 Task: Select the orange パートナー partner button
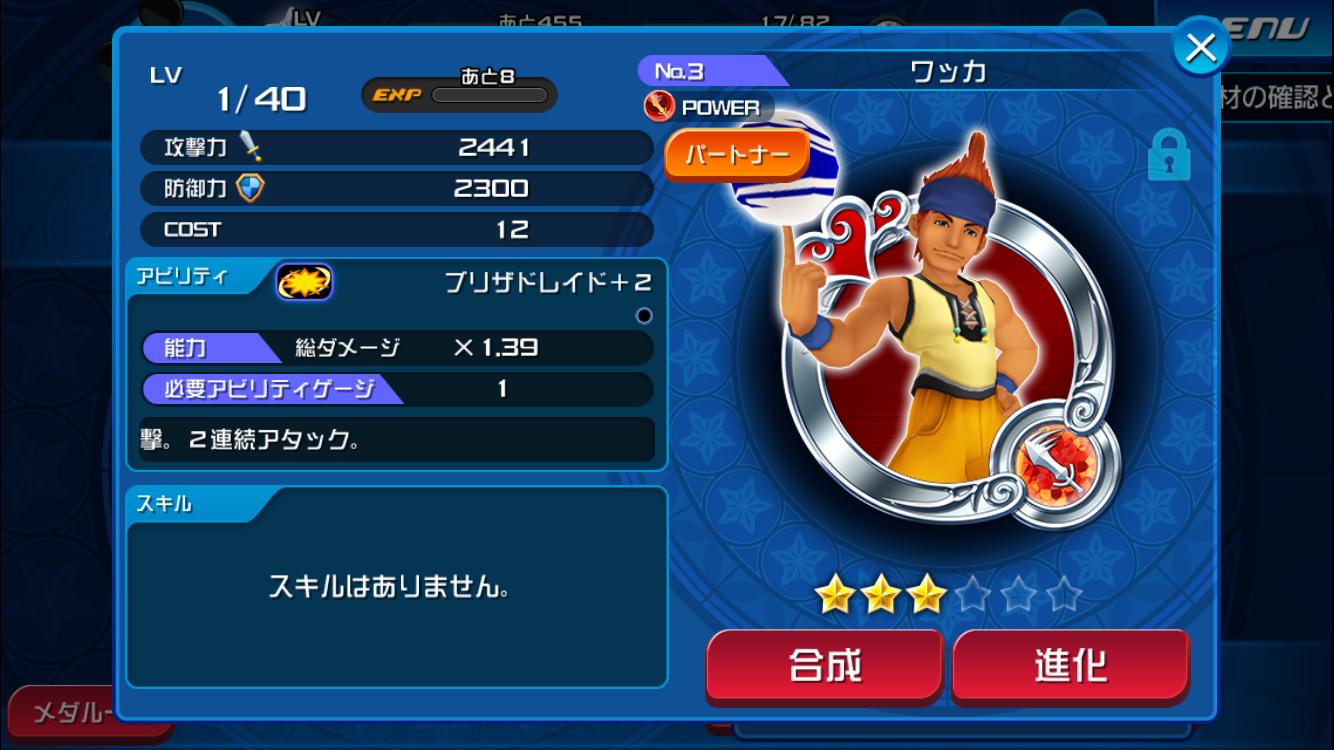(x=736, y=155)
